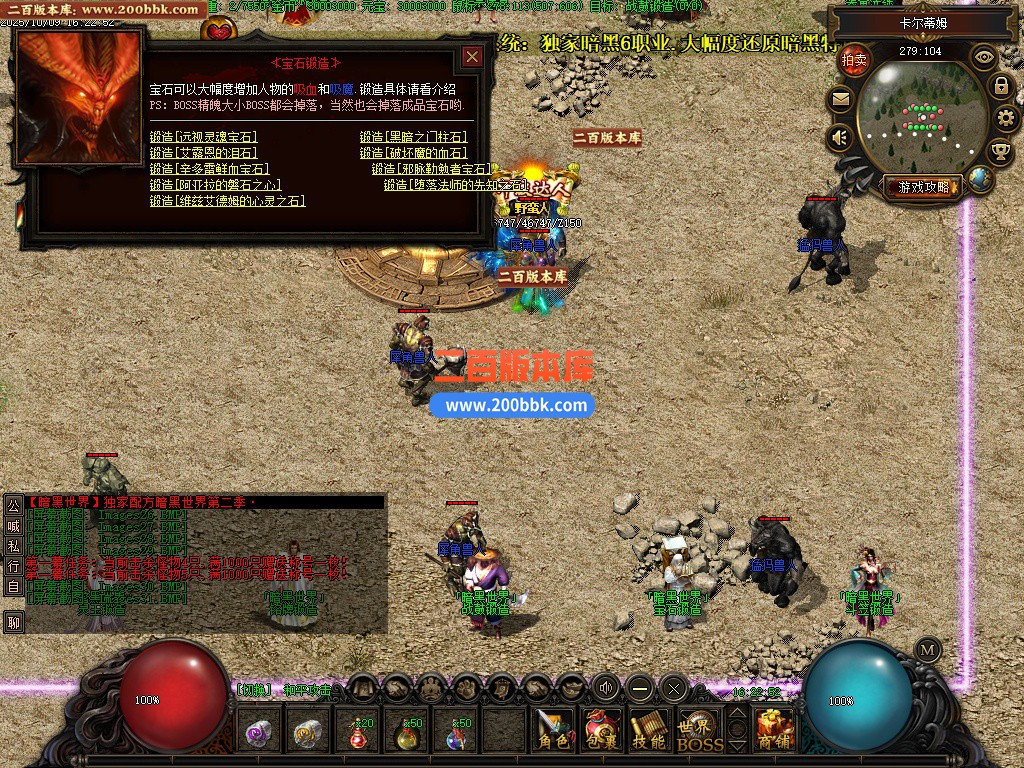Open the 游戏攻略 game guide button
This screenshot has height=768, width=1024.
point(924,187)
